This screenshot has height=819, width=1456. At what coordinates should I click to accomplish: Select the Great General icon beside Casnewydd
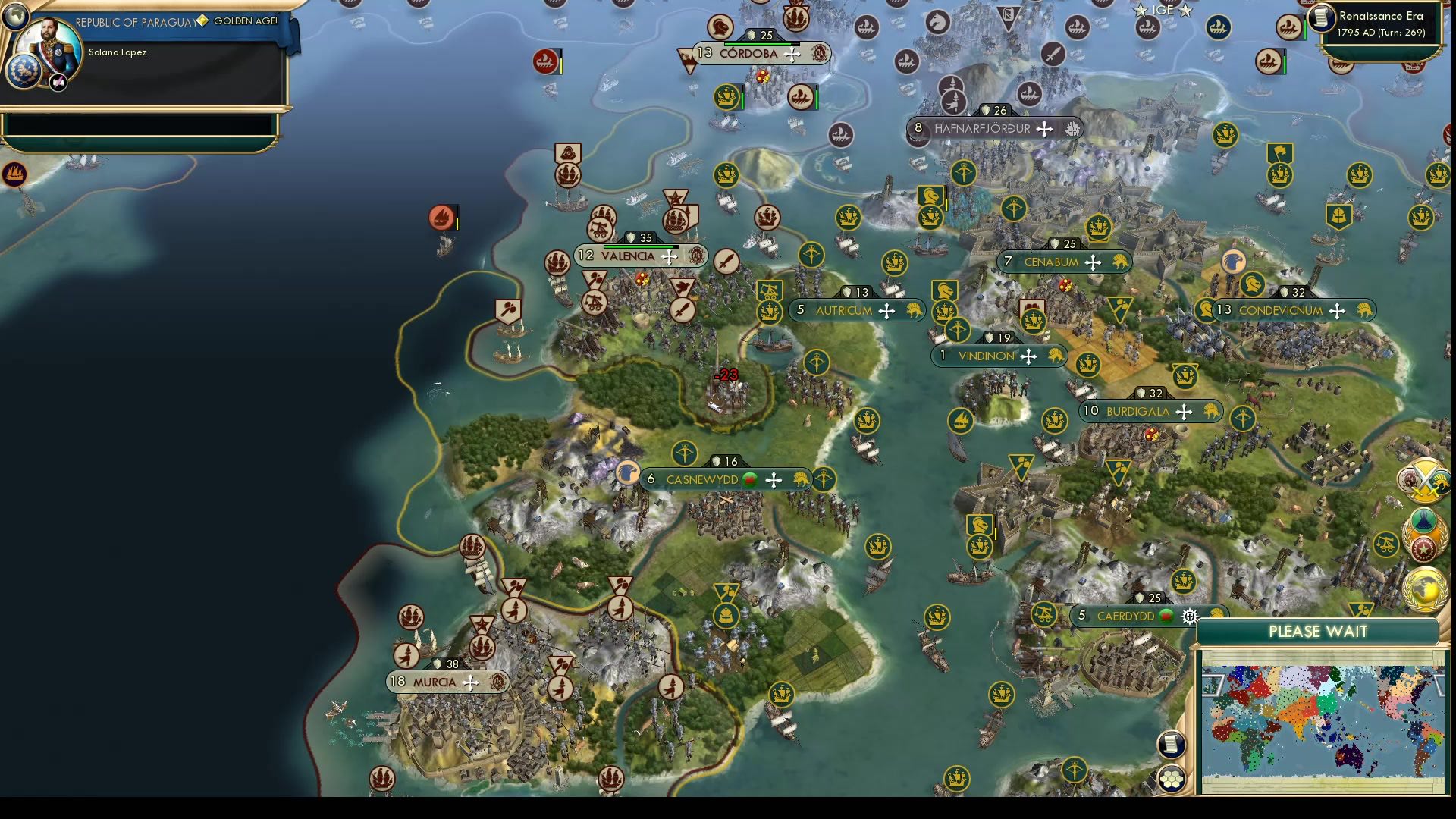pyautogui.click(x=628, y=472)
